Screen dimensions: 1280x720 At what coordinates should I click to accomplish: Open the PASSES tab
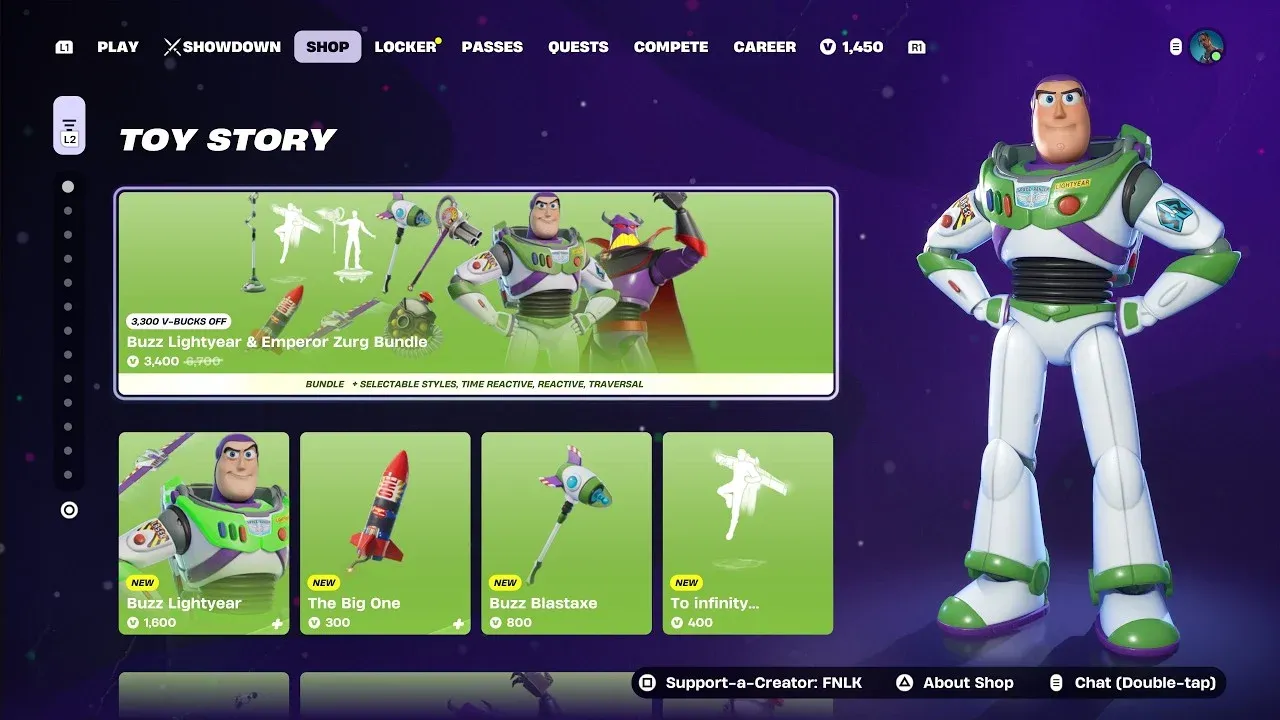tap(492, 46)
